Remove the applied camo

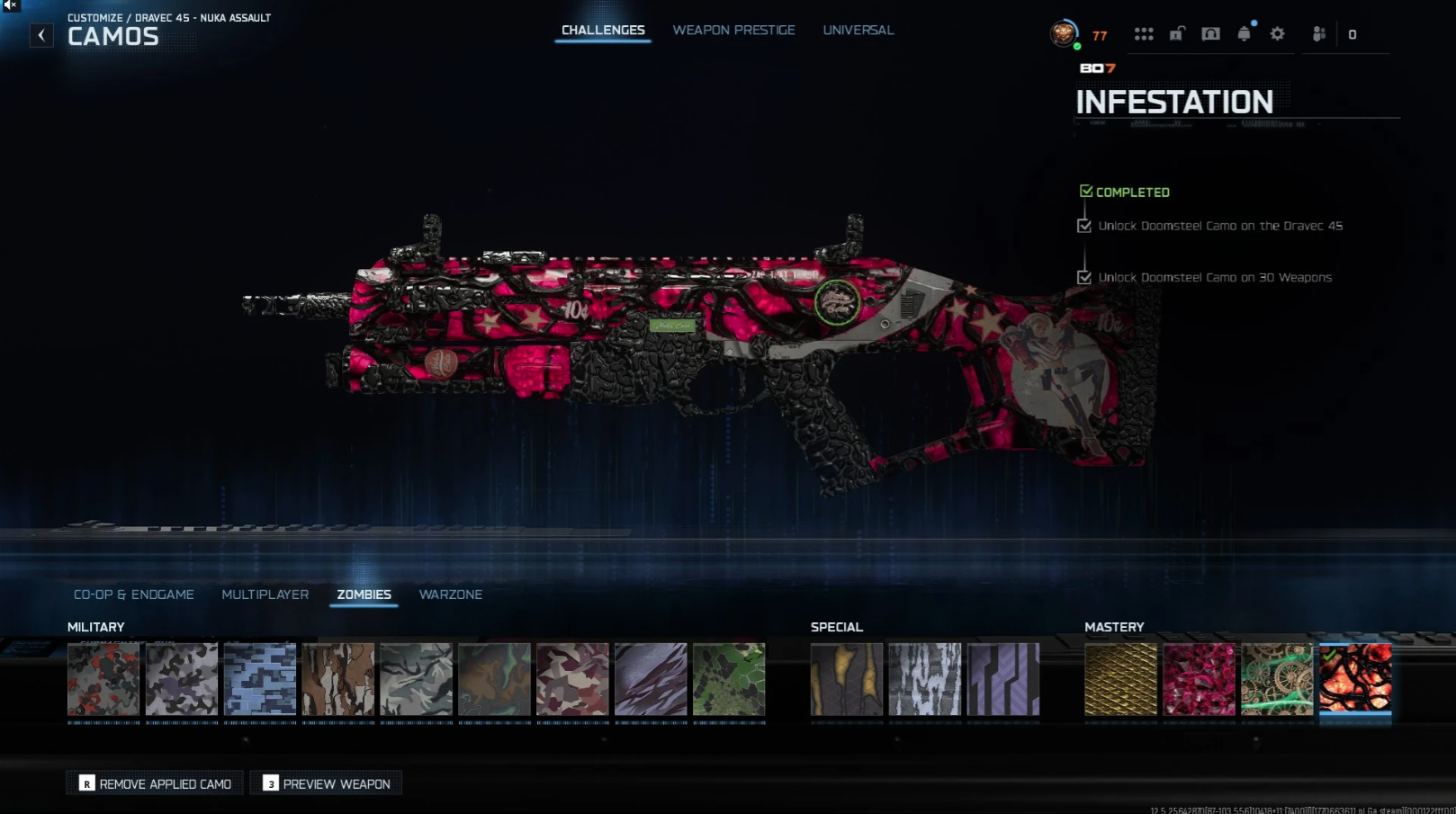coord(156,783)
